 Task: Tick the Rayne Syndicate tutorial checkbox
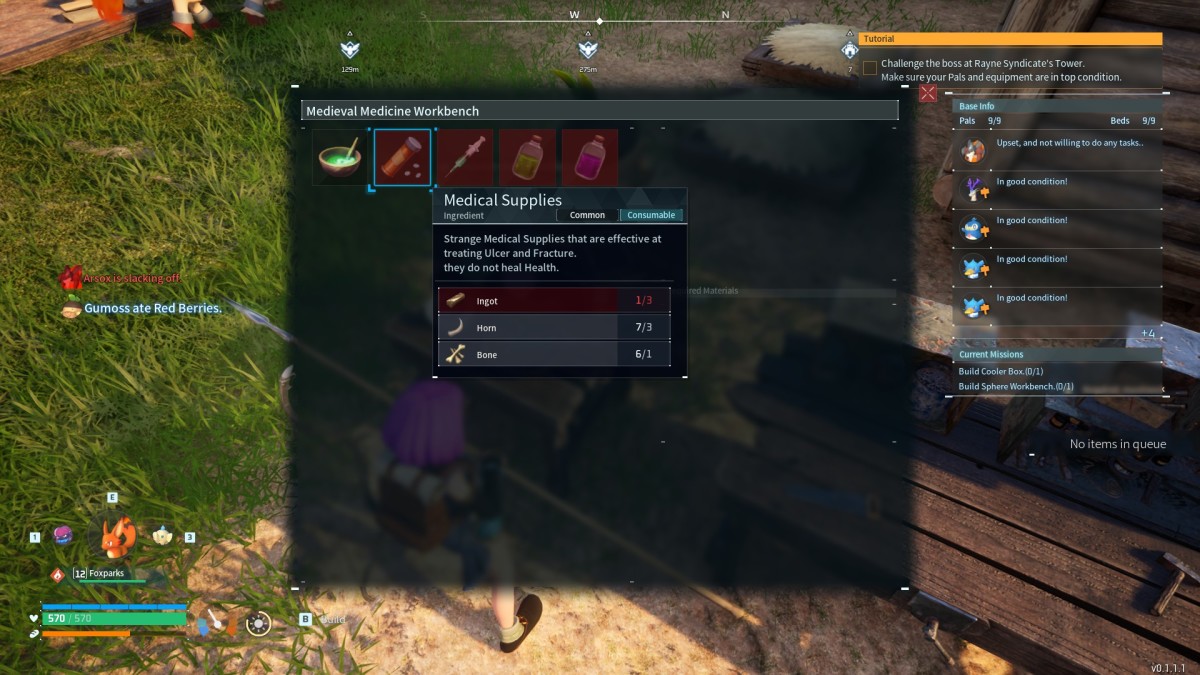tap(870, 69)
